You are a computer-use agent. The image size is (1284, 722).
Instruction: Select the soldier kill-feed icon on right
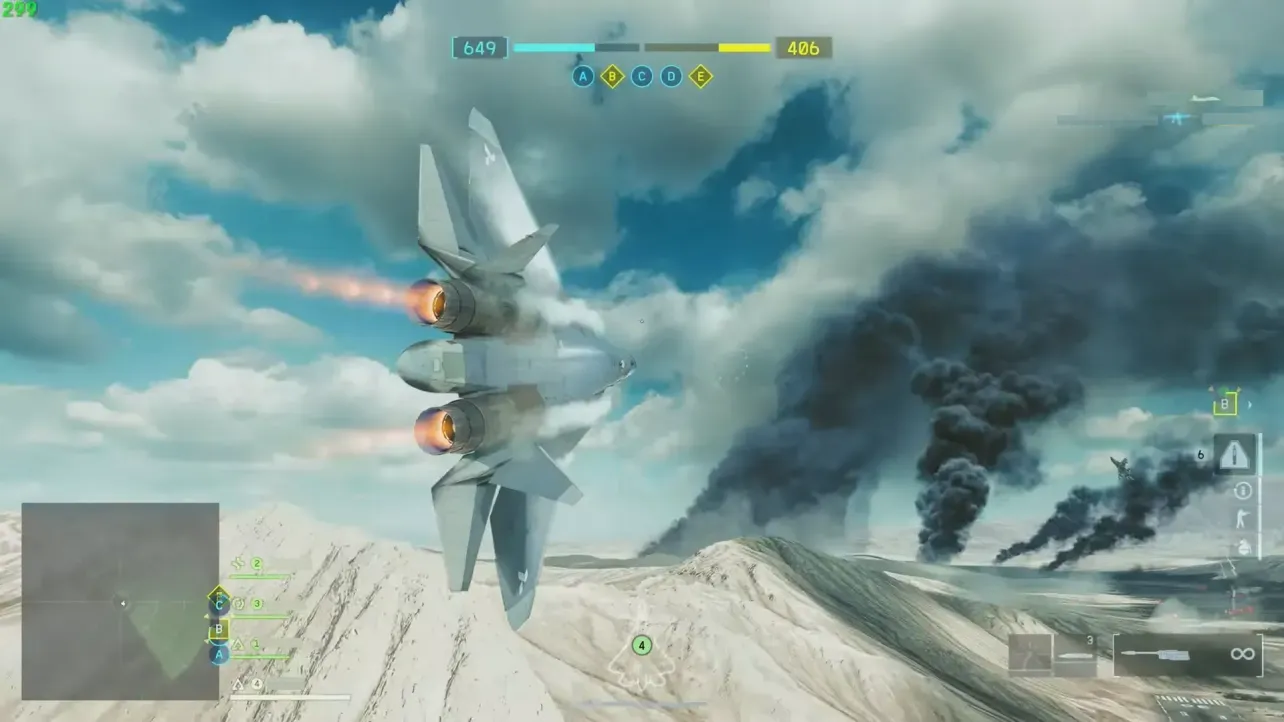click(1242, 518)
